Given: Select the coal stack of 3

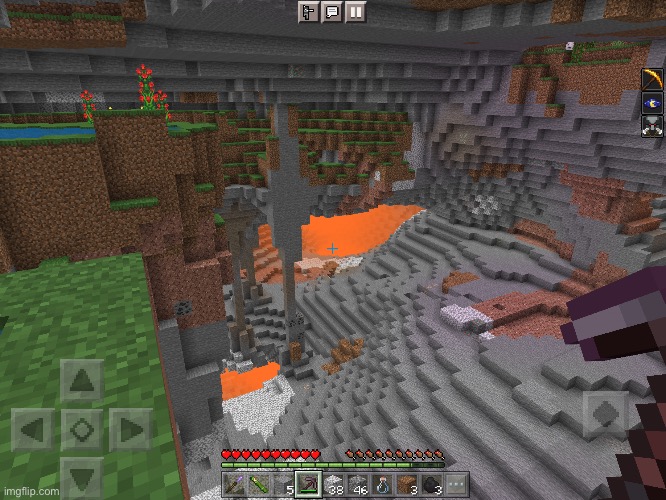Looking at the screenshot, I should [430, 484].
